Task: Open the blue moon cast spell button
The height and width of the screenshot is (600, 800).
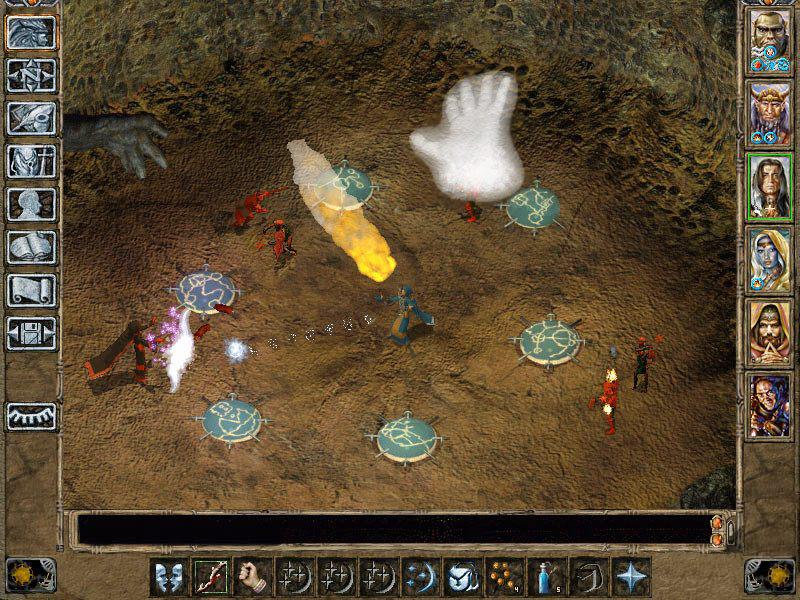Action: tap(418, 576)
